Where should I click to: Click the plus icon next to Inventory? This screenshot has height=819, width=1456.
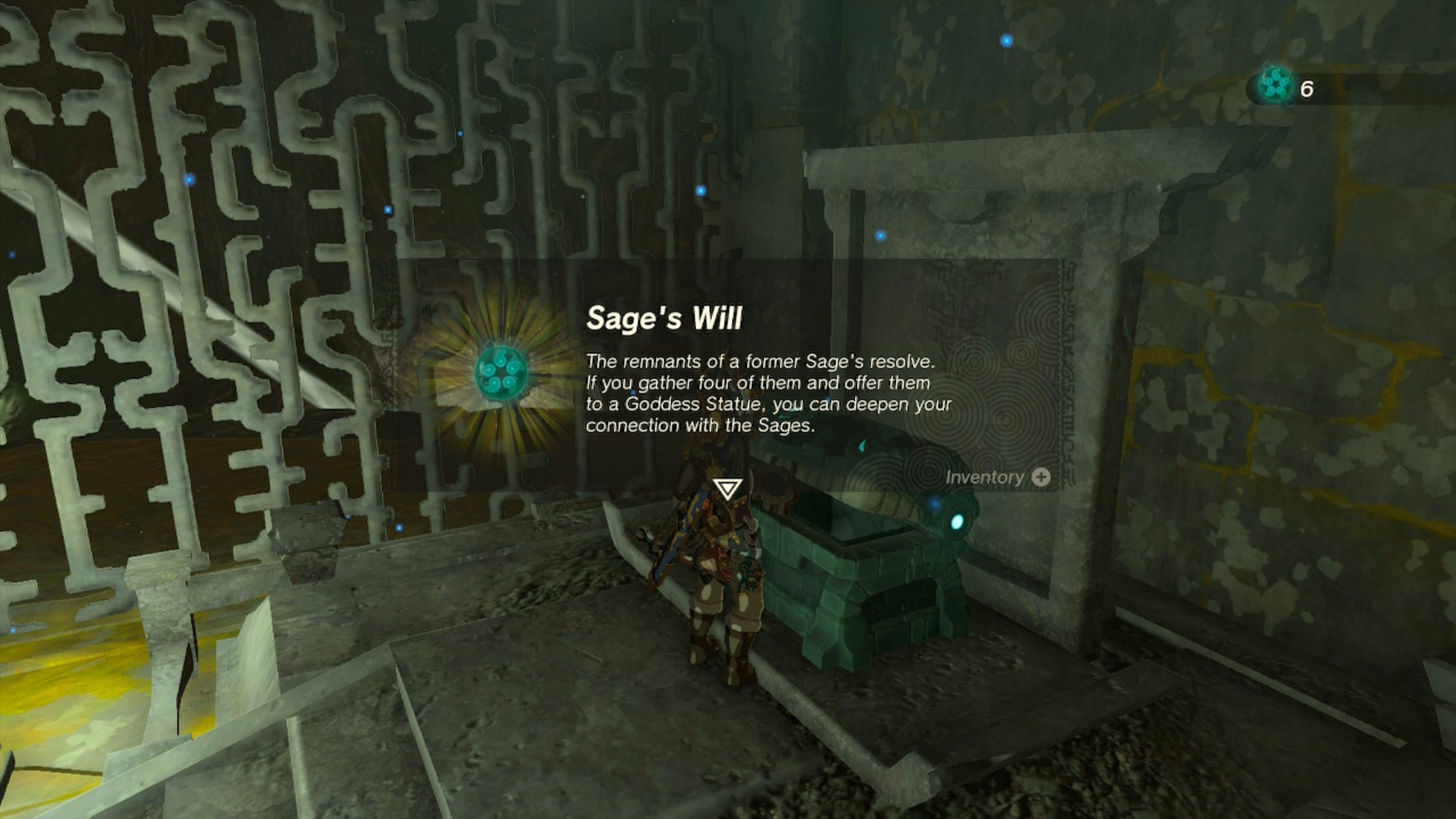pos(1039,477)
